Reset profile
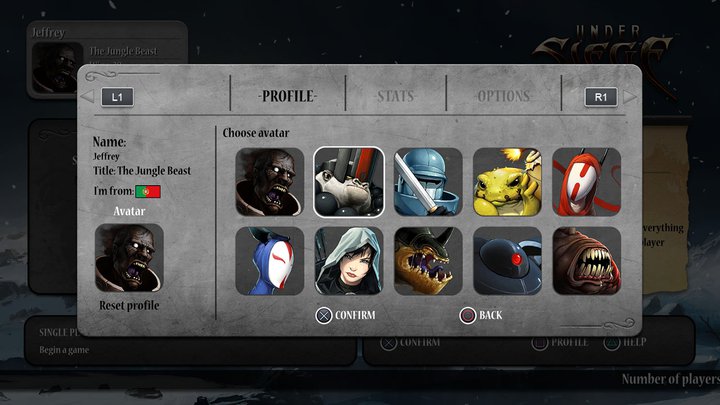720x405 pixels. (129, 305)
